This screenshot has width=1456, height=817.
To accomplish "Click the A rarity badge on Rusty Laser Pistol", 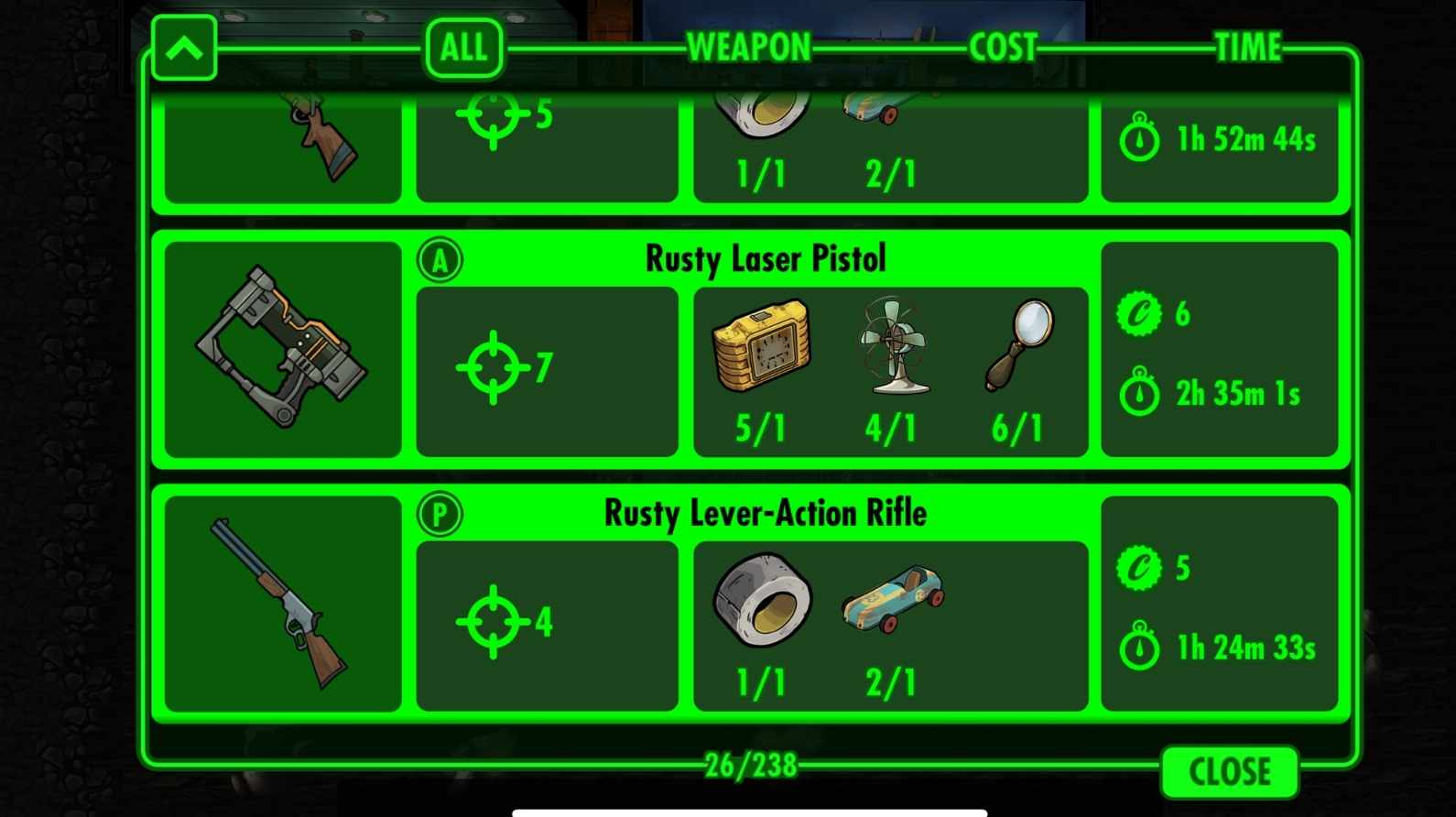I will click(x=440, y=259).
